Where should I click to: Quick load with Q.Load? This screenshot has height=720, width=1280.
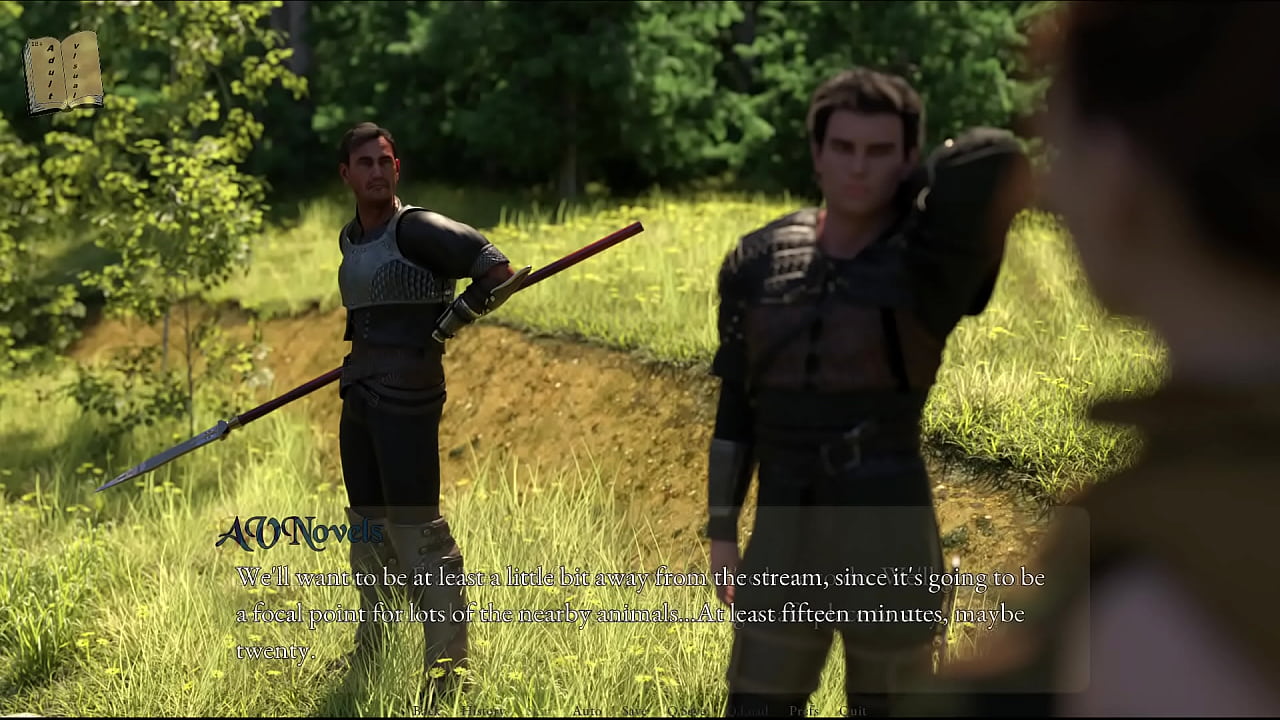[748, 711]
